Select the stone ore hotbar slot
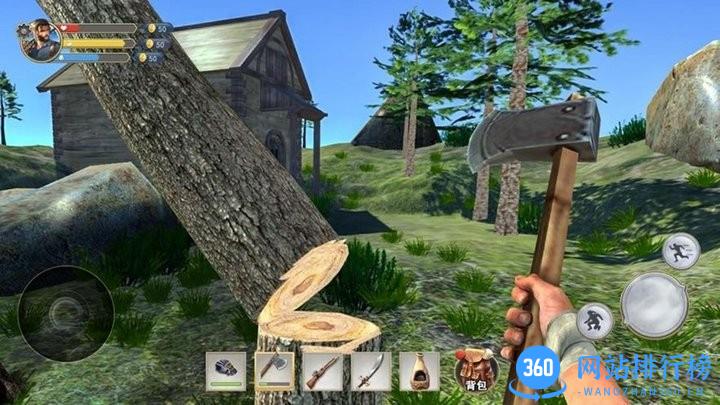Viewport: 720px width, 405px height. 225,371
